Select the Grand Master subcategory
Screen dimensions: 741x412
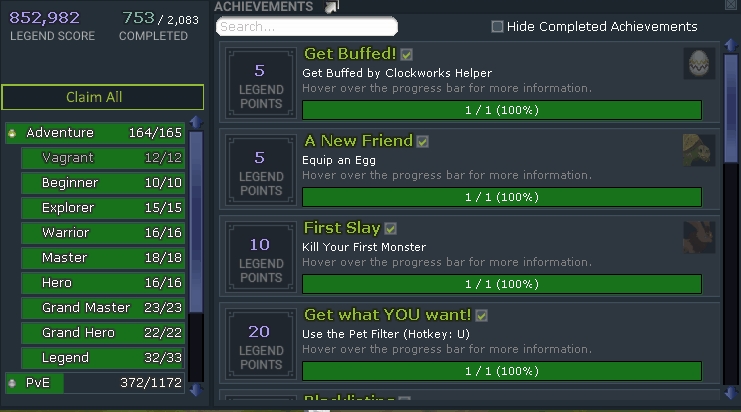tap(103, 308)
